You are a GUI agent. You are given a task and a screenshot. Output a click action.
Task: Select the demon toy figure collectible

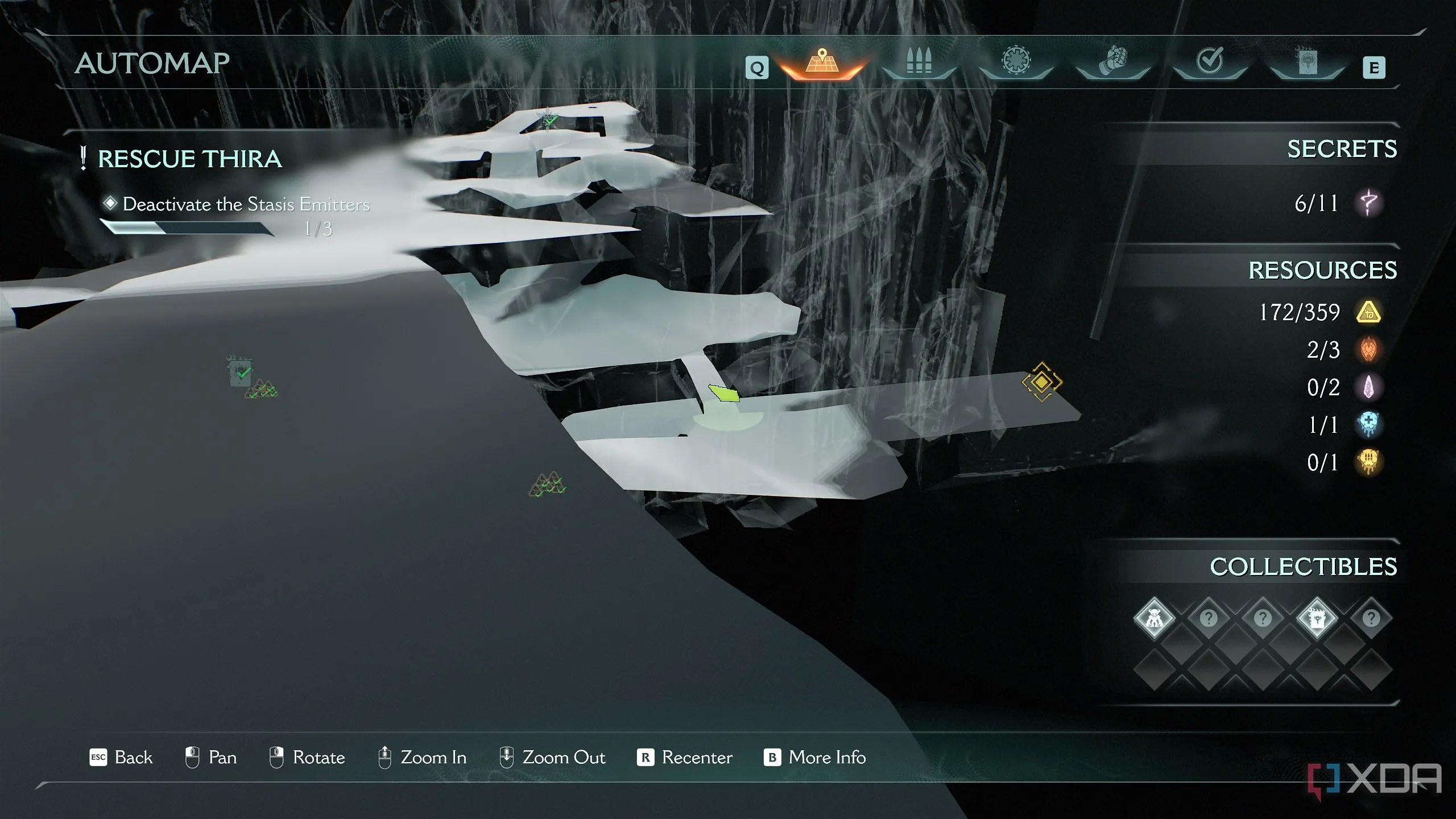pyautogui.click(x=1154, y=618)
